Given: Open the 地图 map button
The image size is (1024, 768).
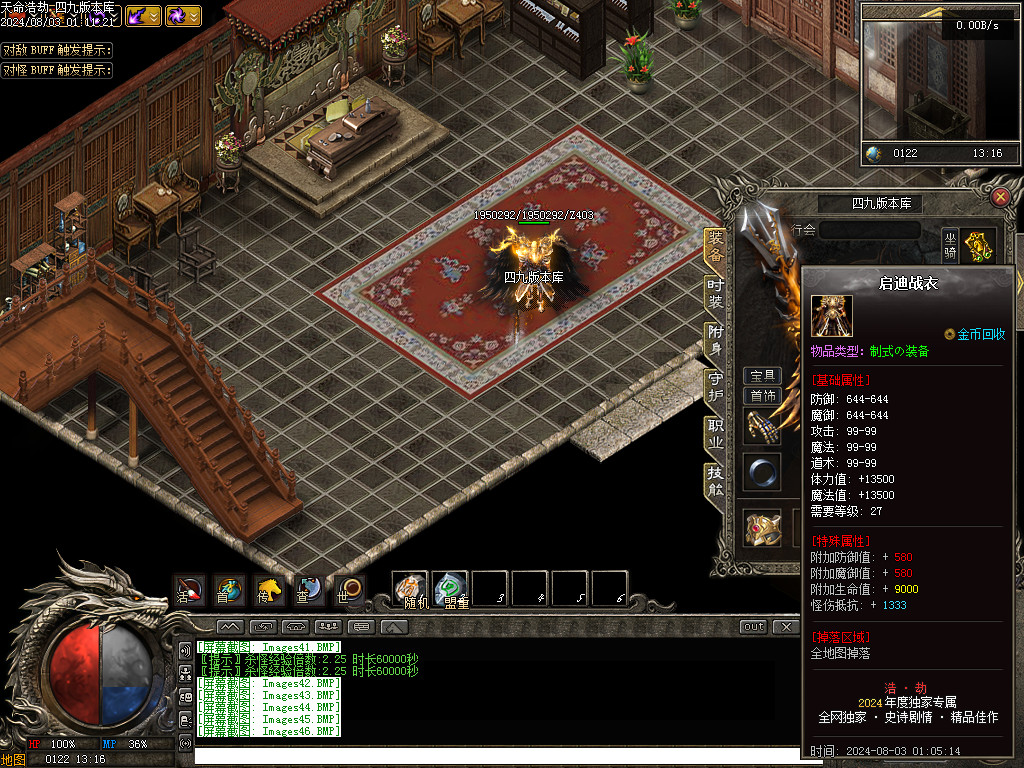Looking at the screenshot, I should (13, 759).
